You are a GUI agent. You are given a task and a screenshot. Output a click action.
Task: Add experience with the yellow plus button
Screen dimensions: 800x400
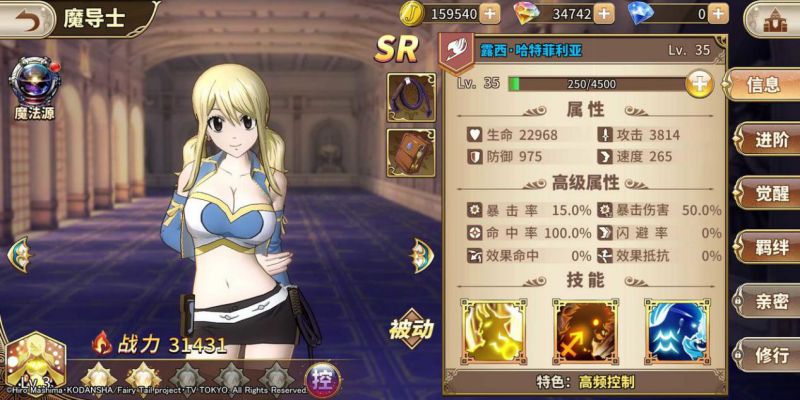pos(700,84)
